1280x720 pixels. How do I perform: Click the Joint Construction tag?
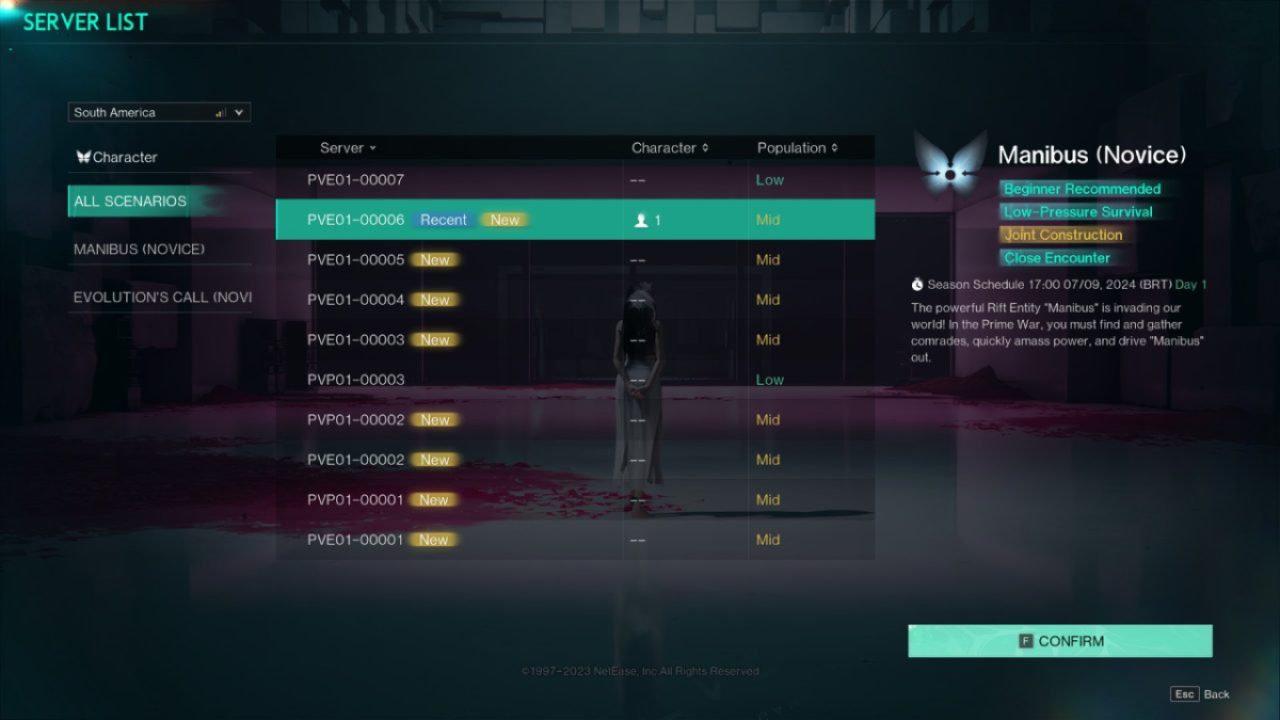tap(1063, 234)
